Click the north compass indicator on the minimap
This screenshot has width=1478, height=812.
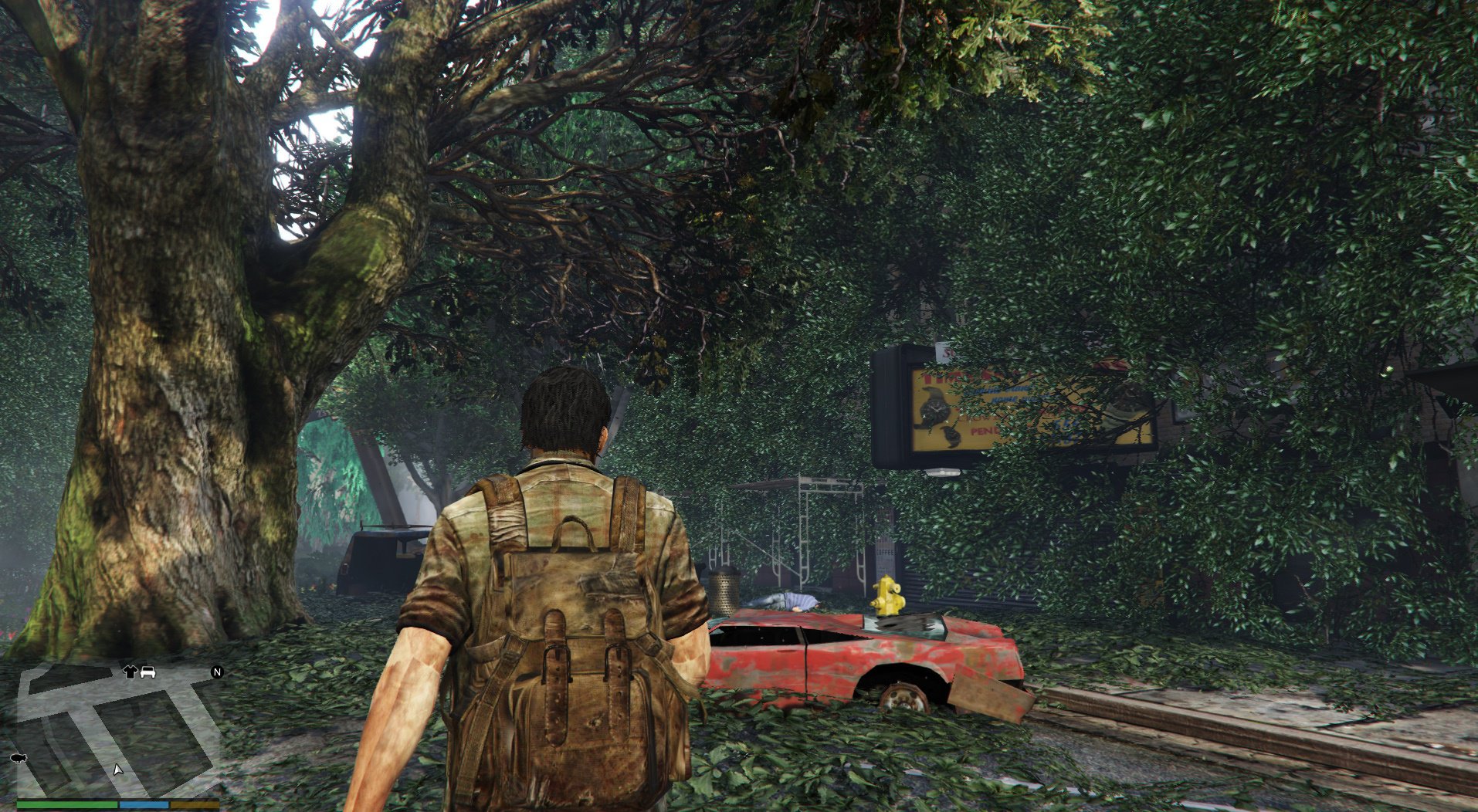(x=217, y=672)
